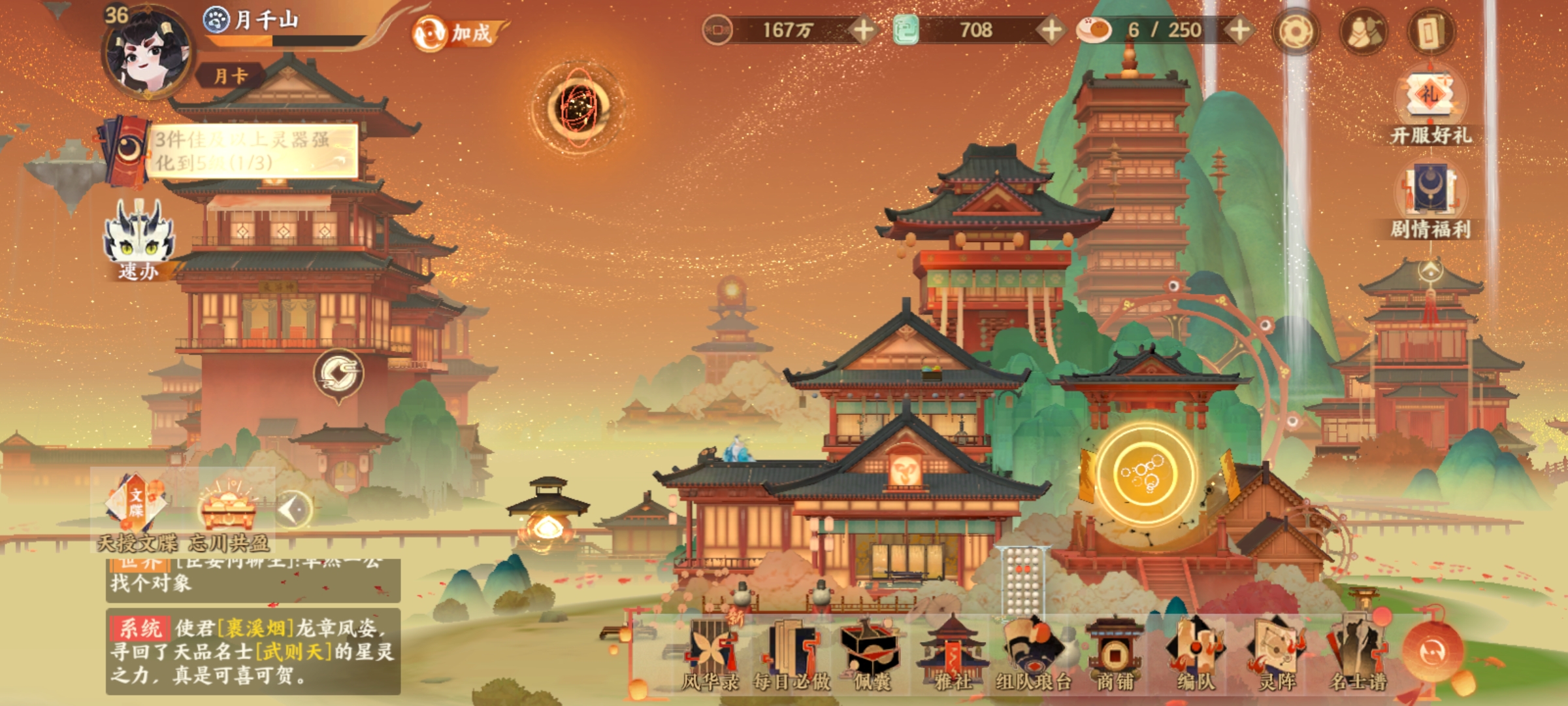The image size is (1568, 706).
Task: Open the 灵阵 spirit array menu
Action: [1277, 654]
